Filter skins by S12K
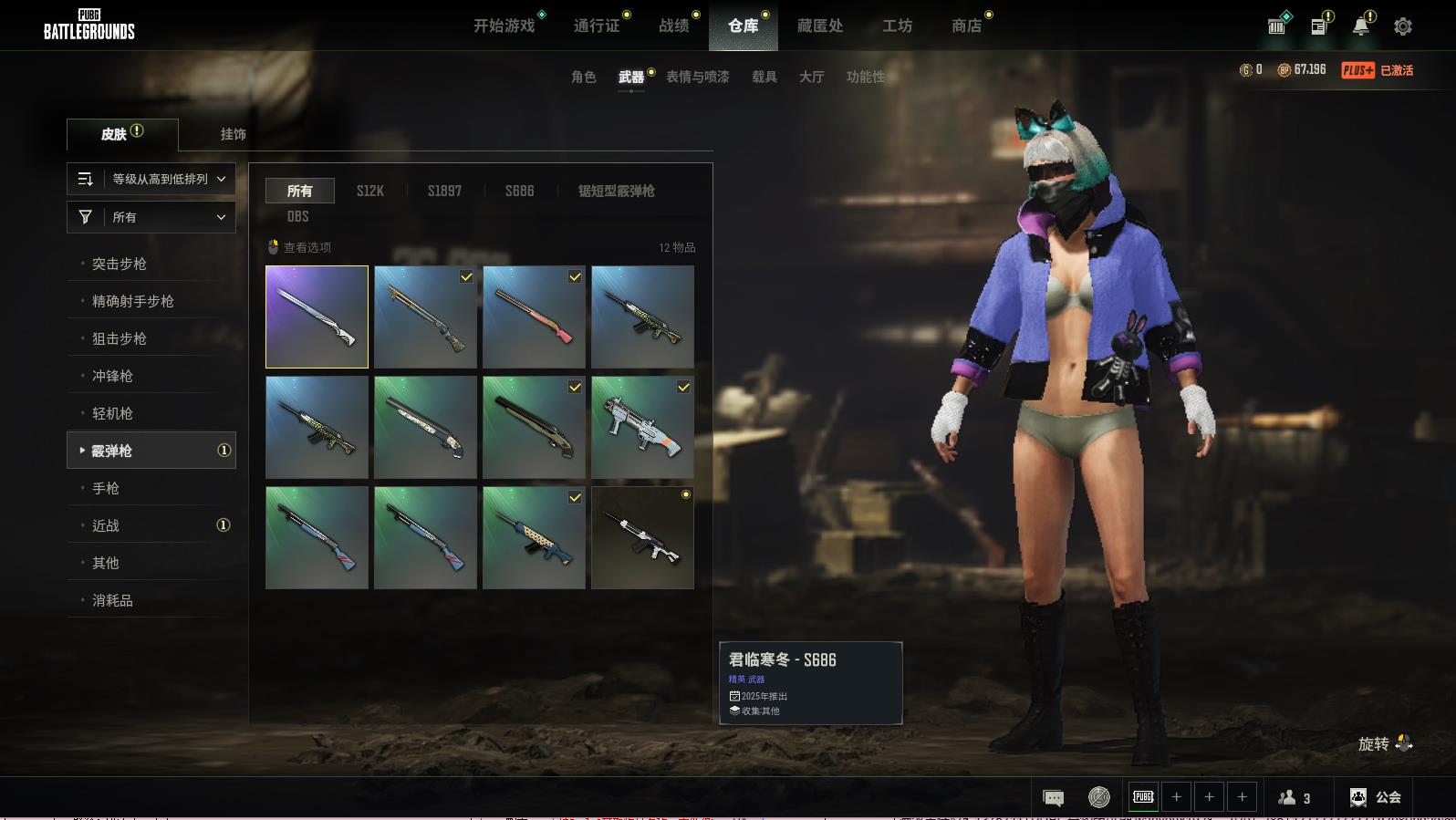The height and width of the screenshot is (820, 1456). (369, 191)
